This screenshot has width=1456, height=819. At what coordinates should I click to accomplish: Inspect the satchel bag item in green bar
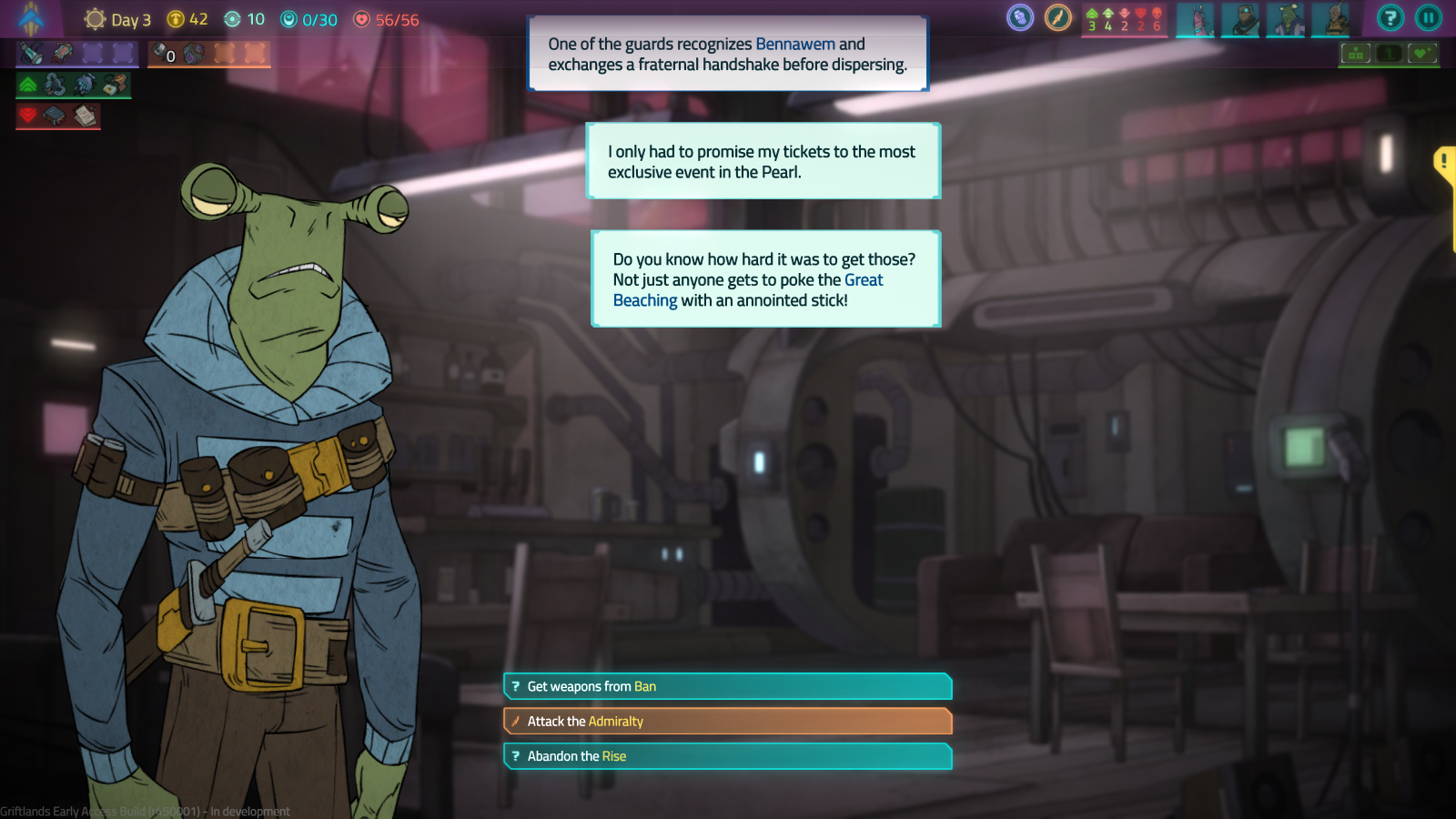(116, 85)
